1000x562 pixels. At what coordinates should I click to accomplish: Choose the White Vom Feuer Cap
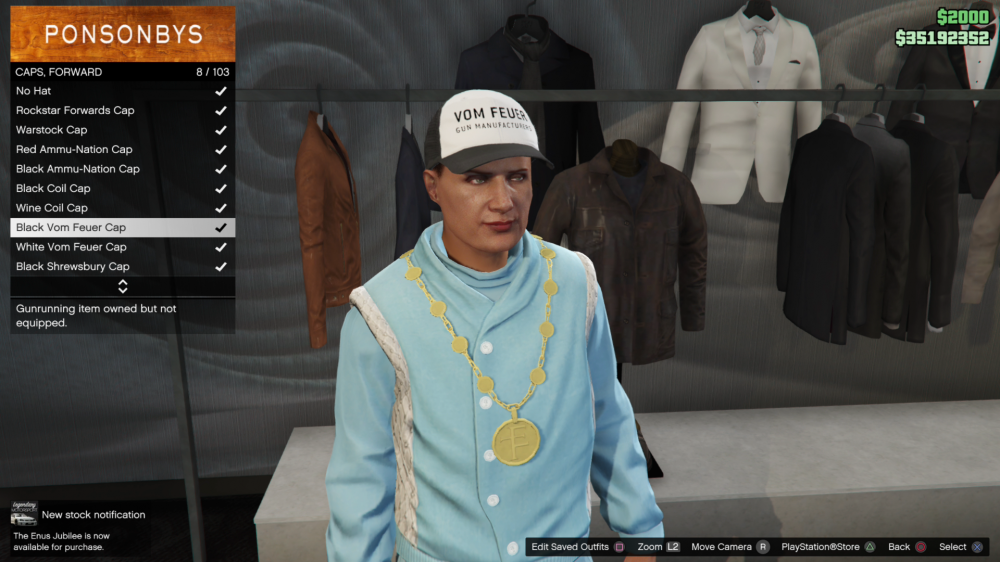pyautogui.click(x=122, y=247)
